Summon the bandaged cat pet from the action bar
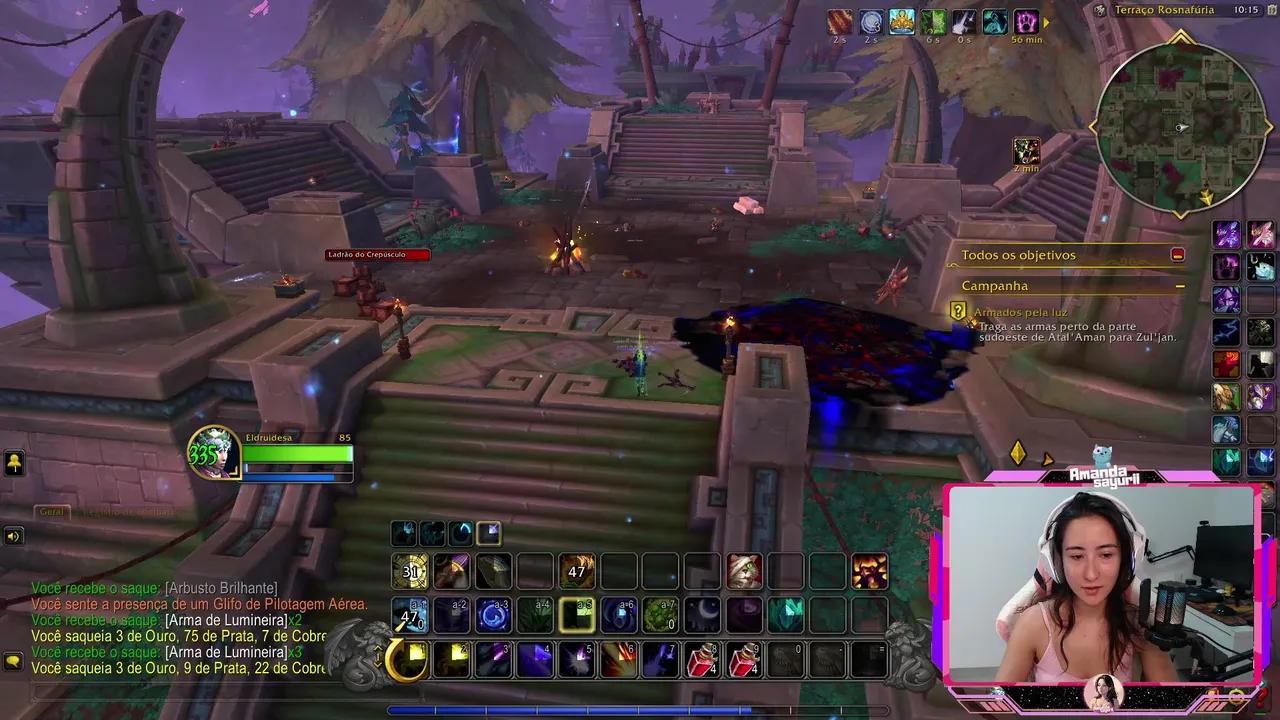 pos(746,570)
